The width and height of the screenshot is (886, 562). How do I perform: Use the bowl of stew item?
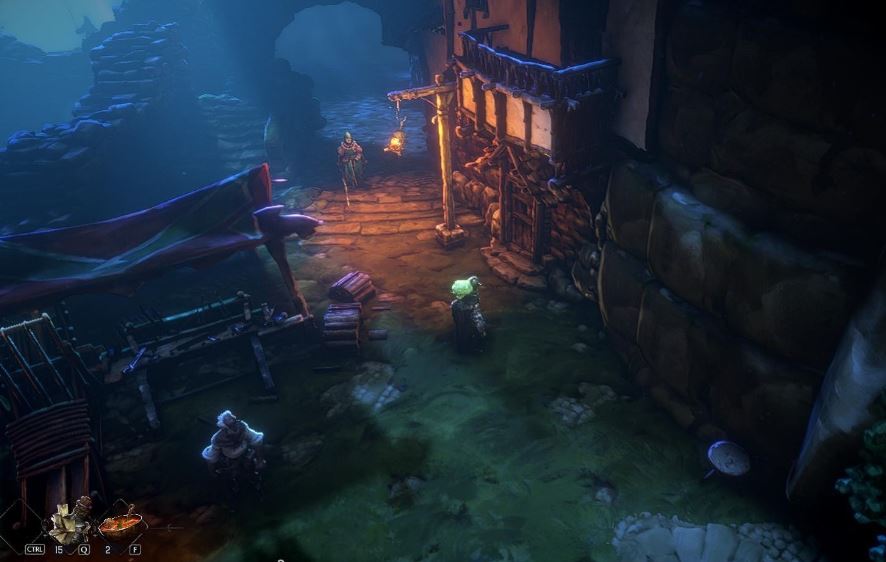(121, 523)
